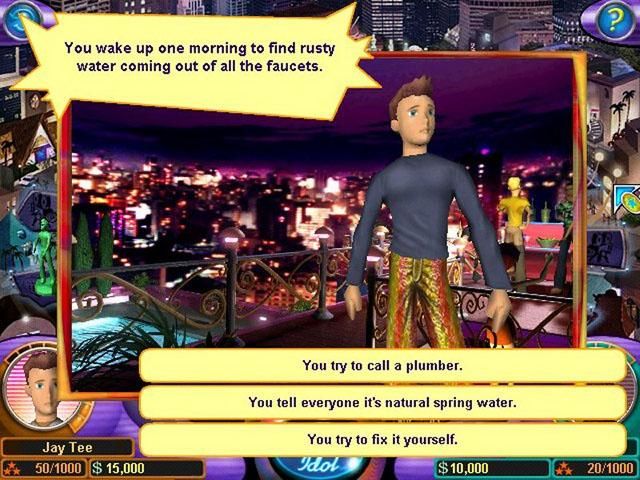This screenshot has height=480, width=640.
Task: Click the blue swirl button behind the speech bubble
Action: point(19,17)
